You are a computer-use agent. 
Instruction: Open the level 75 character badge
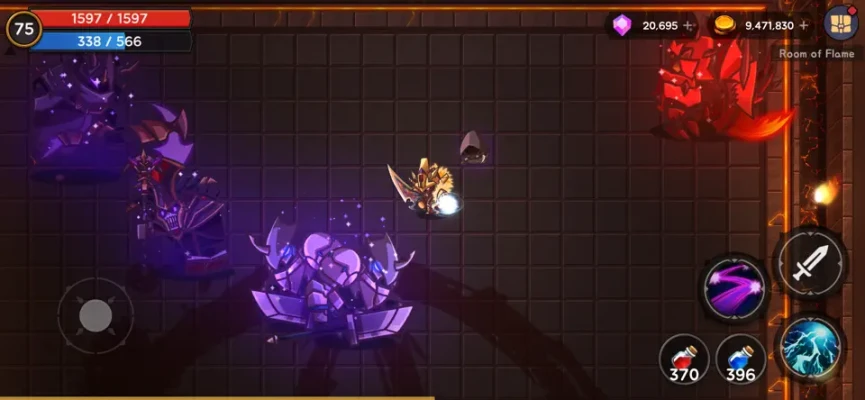tap(25, 29)
